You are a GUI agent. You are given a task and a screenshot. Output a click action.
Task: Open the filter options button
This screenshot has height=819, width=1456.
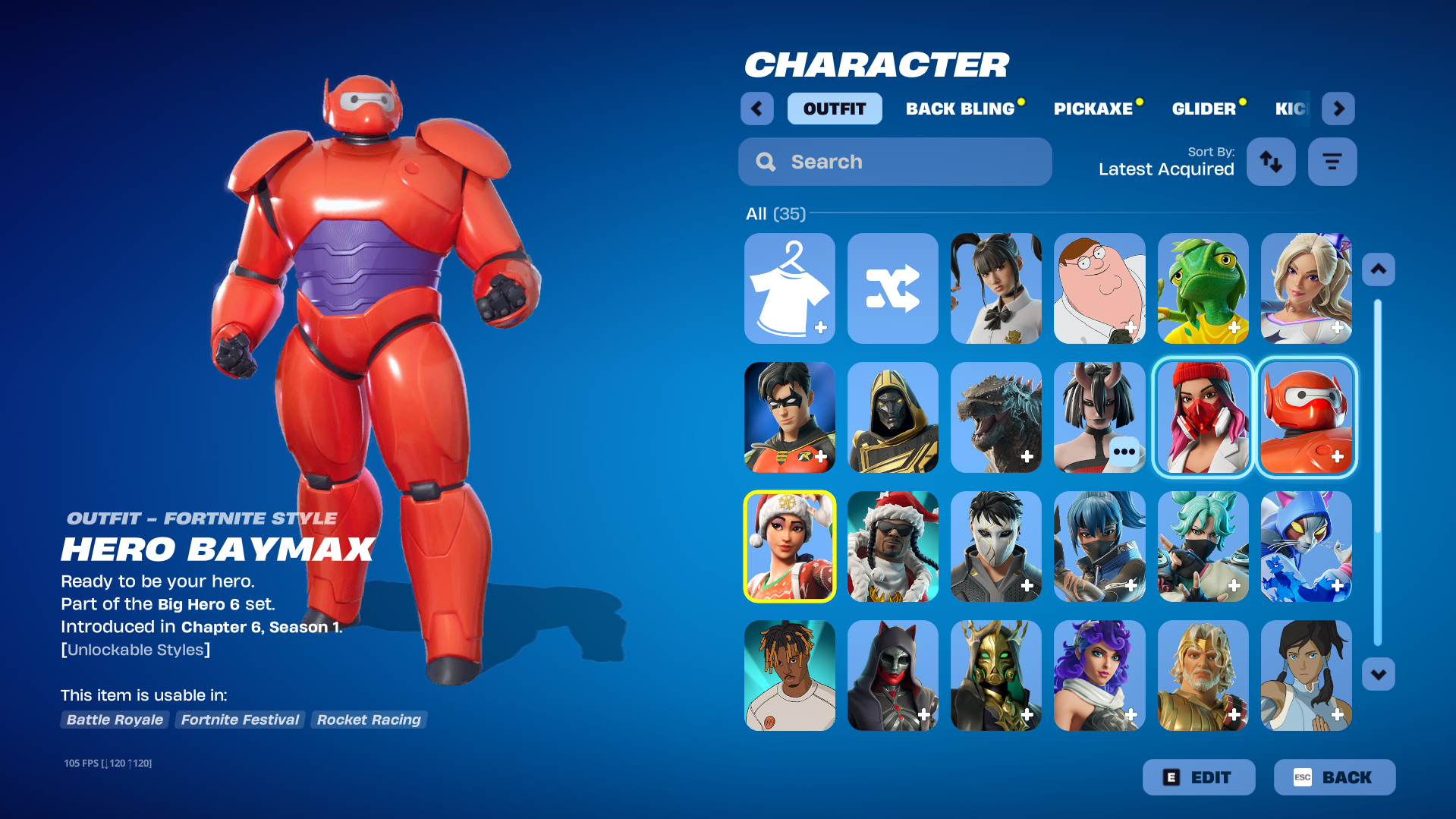point(1332,162)
